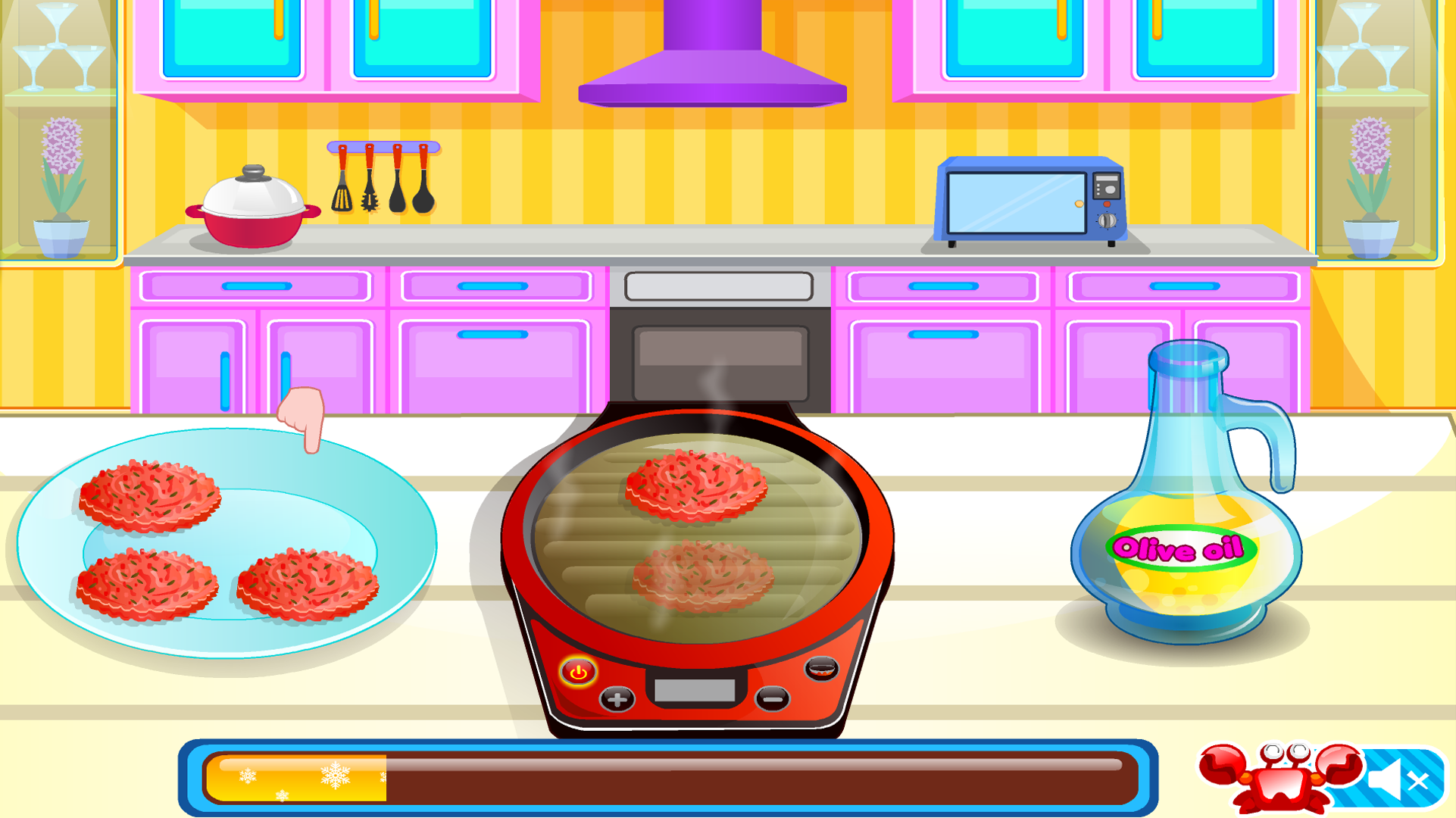Open the left pink cabinet drawer

pyautogui.click(x=254, y=286)
